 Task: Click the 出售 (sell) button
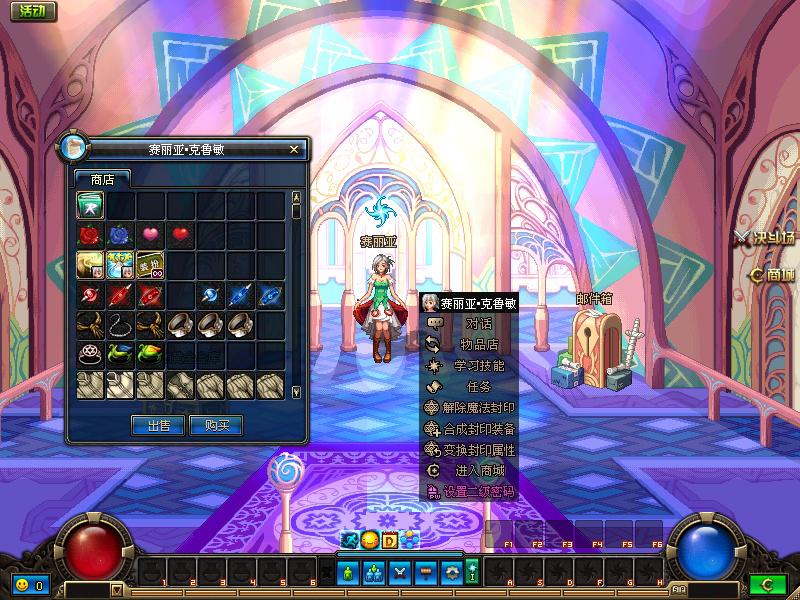158,425
